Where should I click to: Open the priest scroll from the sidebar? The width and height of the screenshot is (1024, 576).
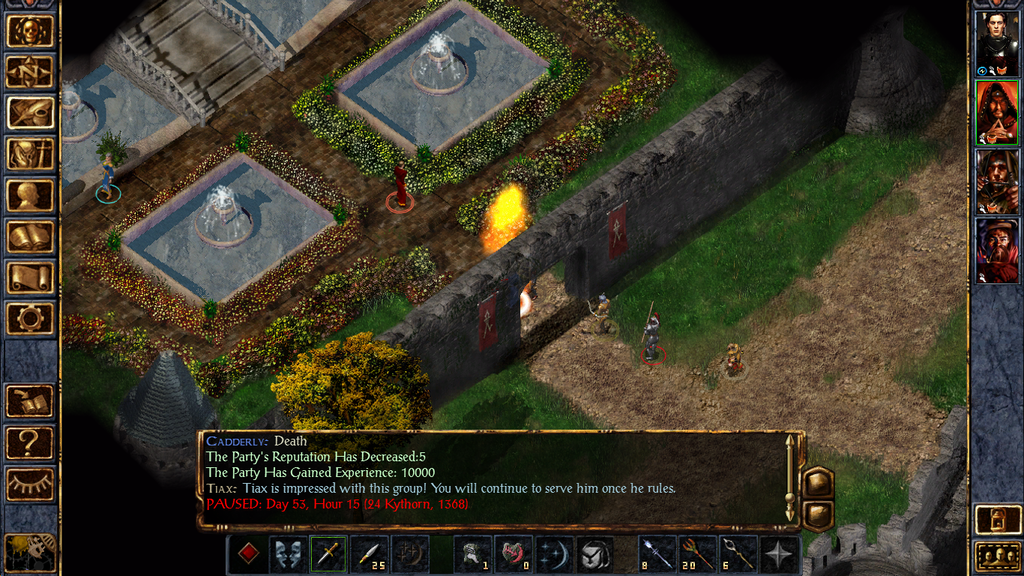[x=29, y=278]
